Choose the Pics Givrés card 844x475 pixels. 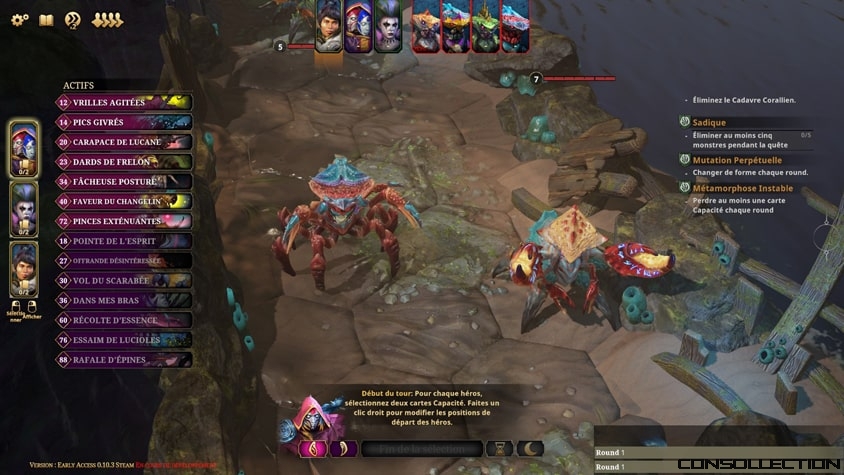point(124,122)
